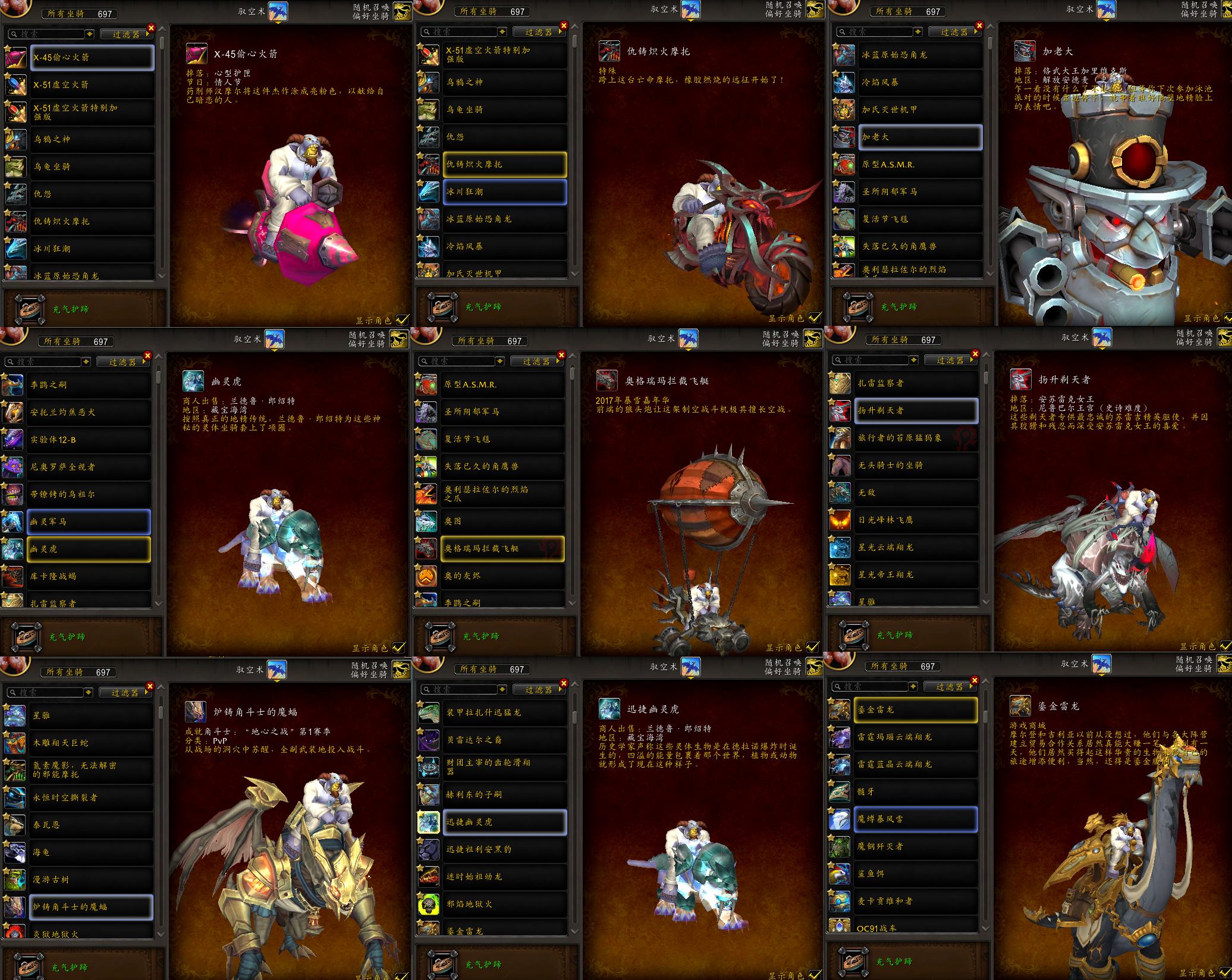Select the 无头骑士的坐骑 mount row
Viewport: 1232px width, 980px height.
click(916, 465)
